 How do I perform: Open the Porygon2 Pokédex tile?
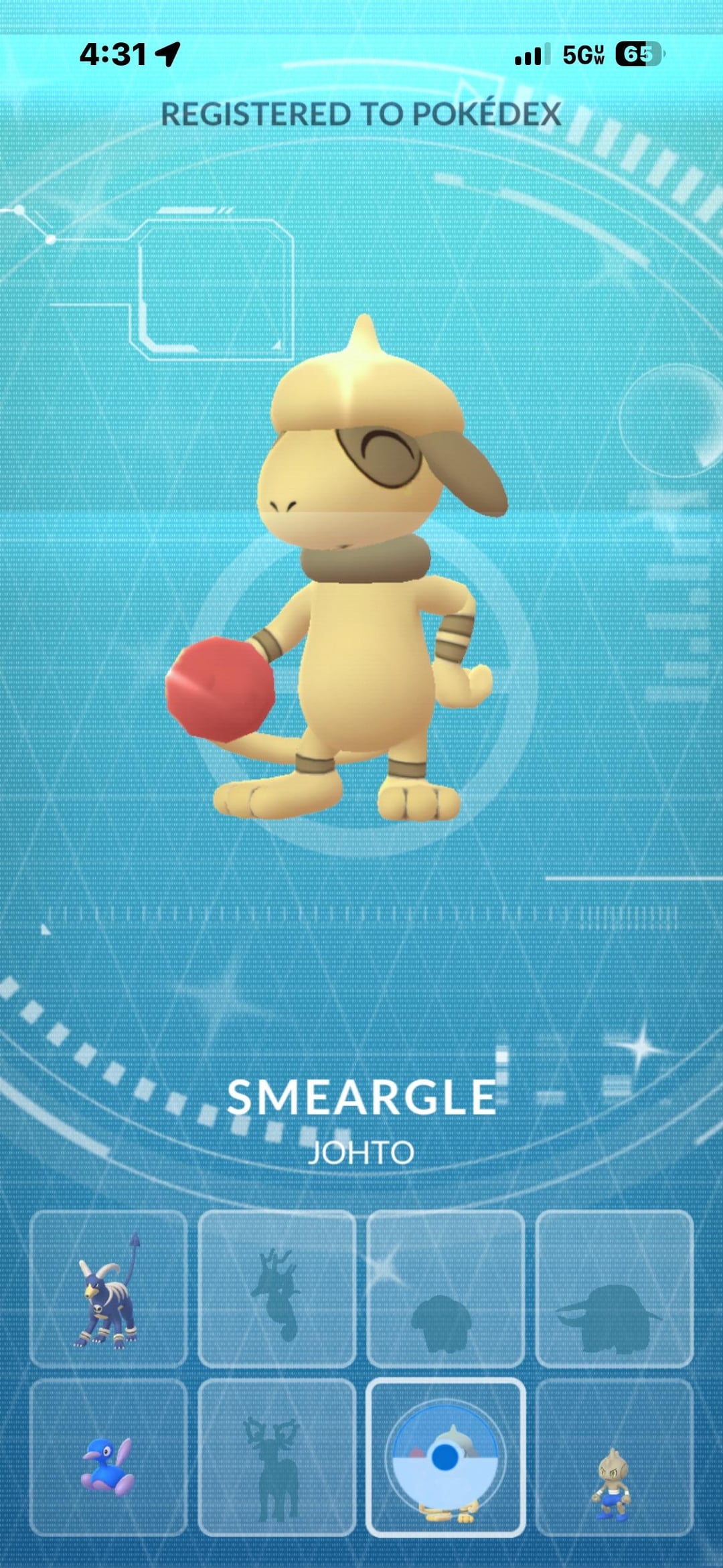108,1457
